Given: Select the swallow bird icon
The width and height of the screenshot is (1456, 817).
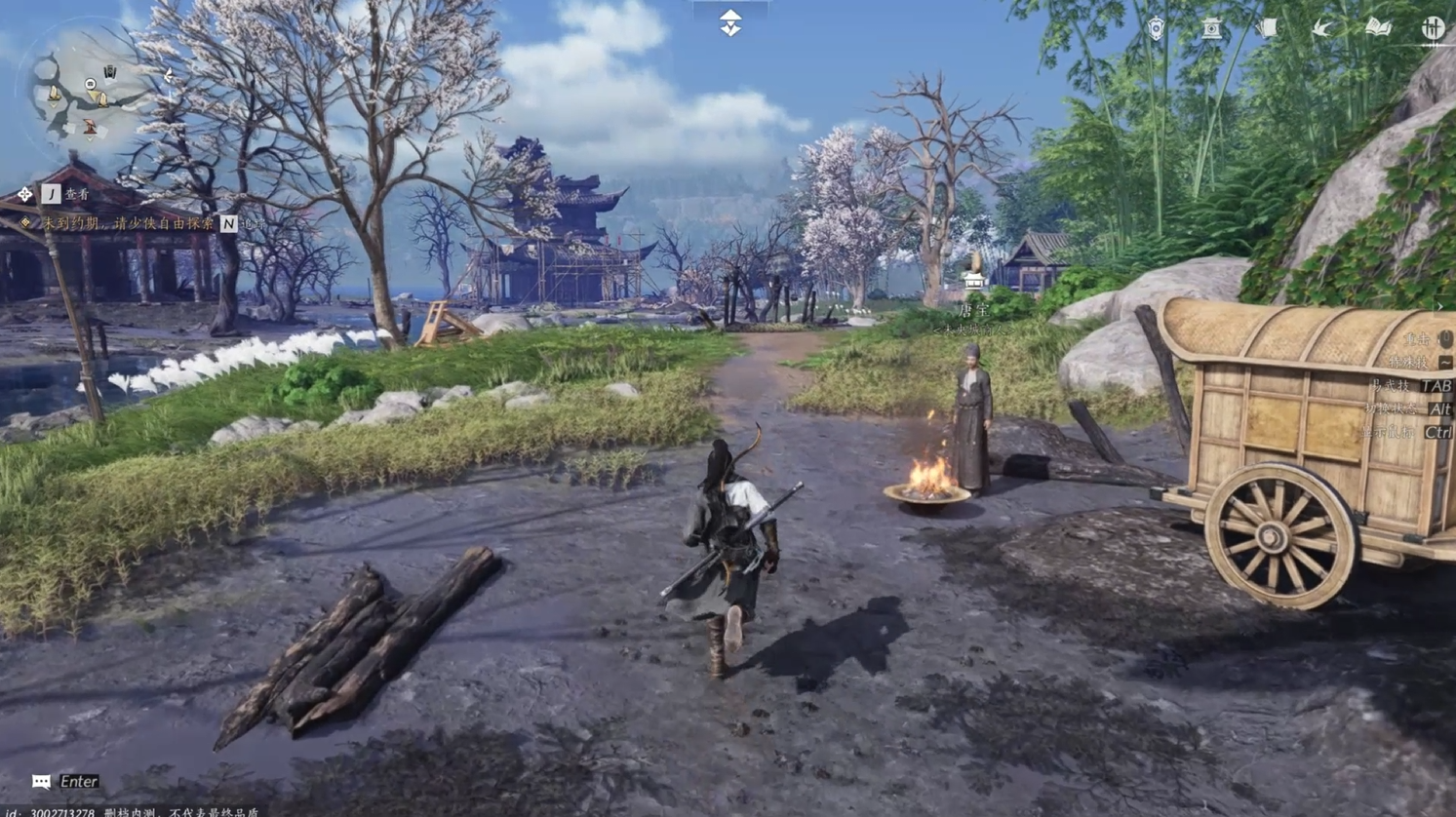Looking at the screenshot, I should (x=1321, y=28).
